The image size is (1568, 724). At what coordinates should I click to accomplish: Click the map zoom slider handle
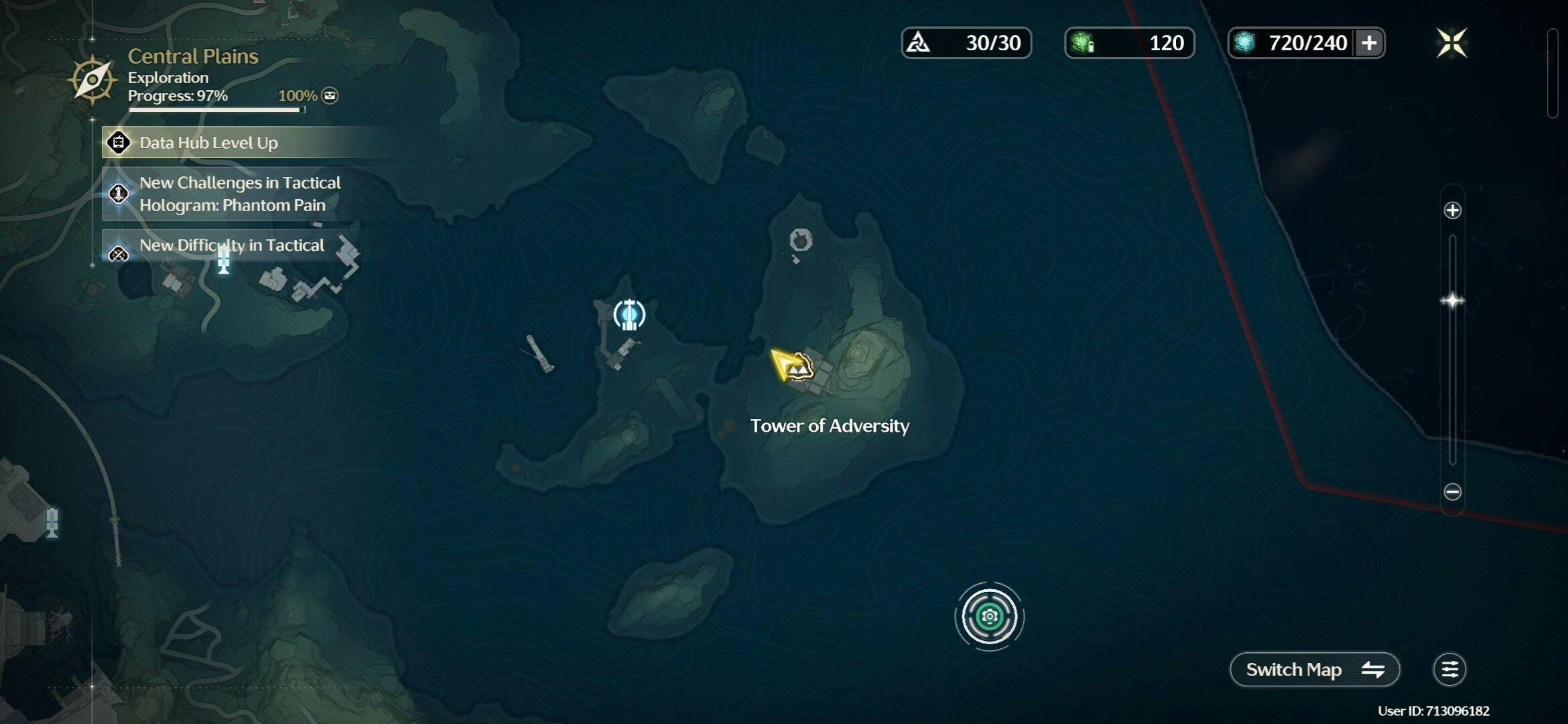tap(1452, 301)
